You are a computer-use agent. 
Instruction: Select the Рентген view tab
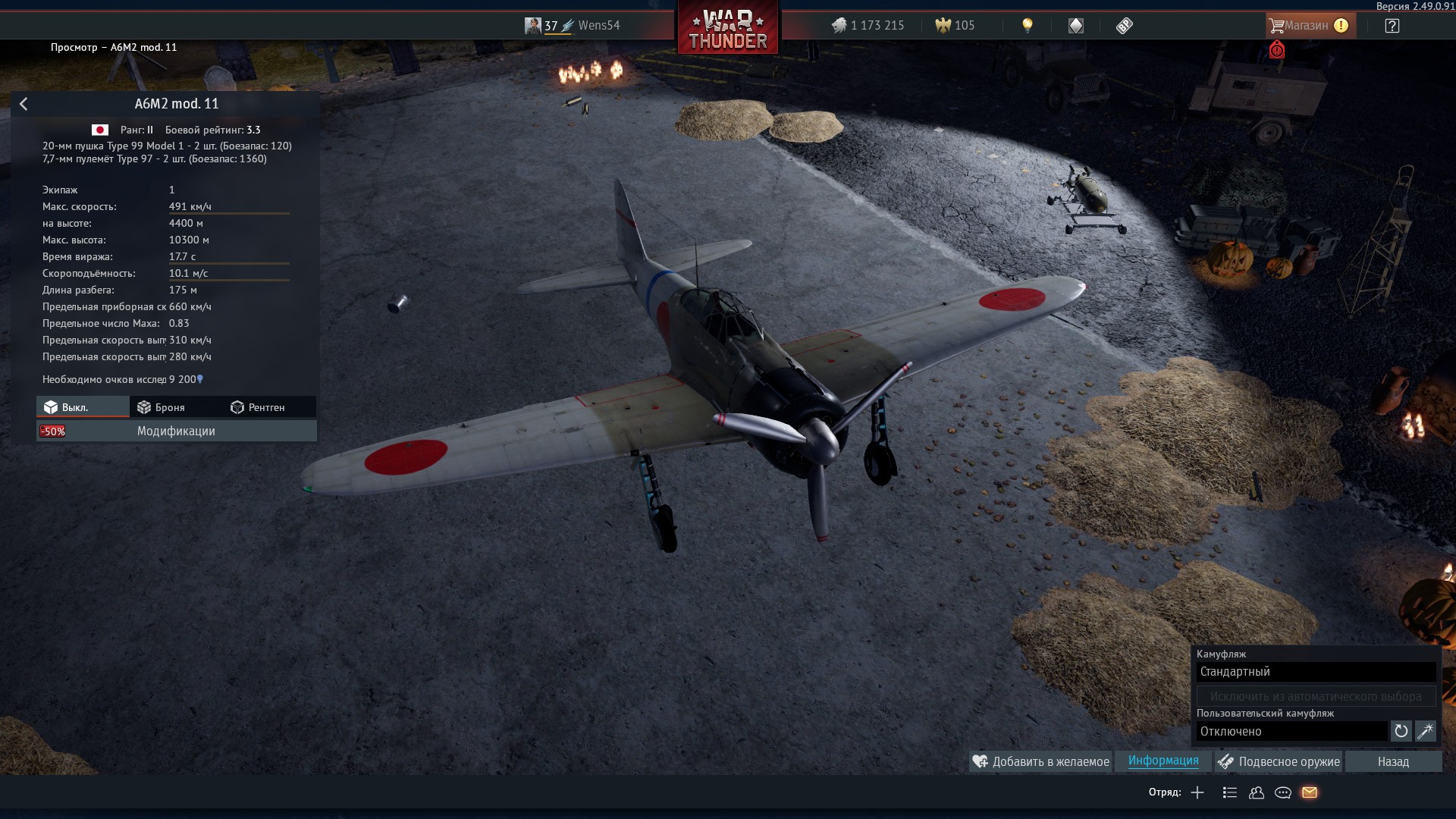click(258, 407)
